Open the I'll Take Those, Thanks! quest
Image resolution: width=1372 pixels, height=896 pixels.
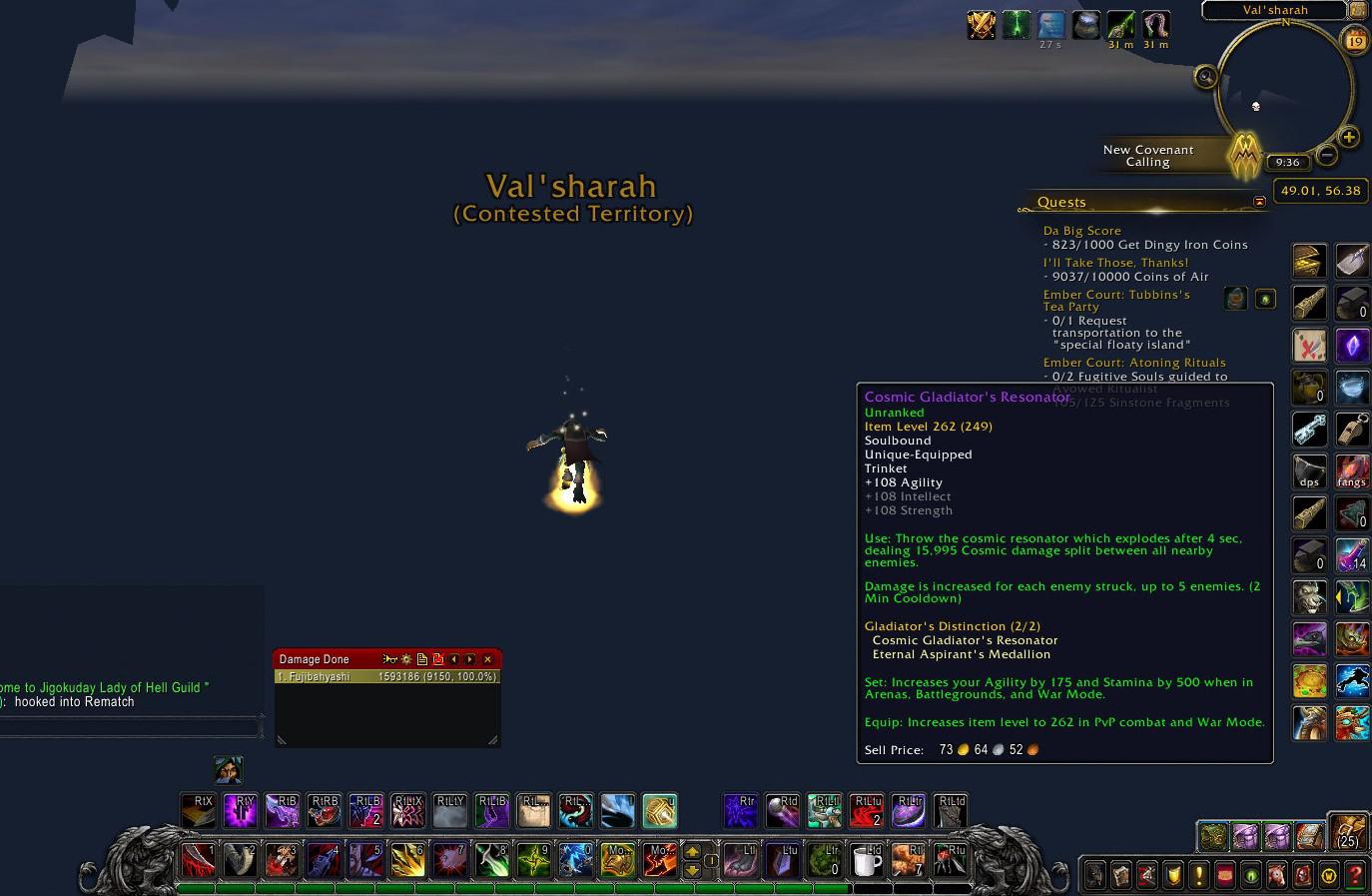(x=1115, y=262)
